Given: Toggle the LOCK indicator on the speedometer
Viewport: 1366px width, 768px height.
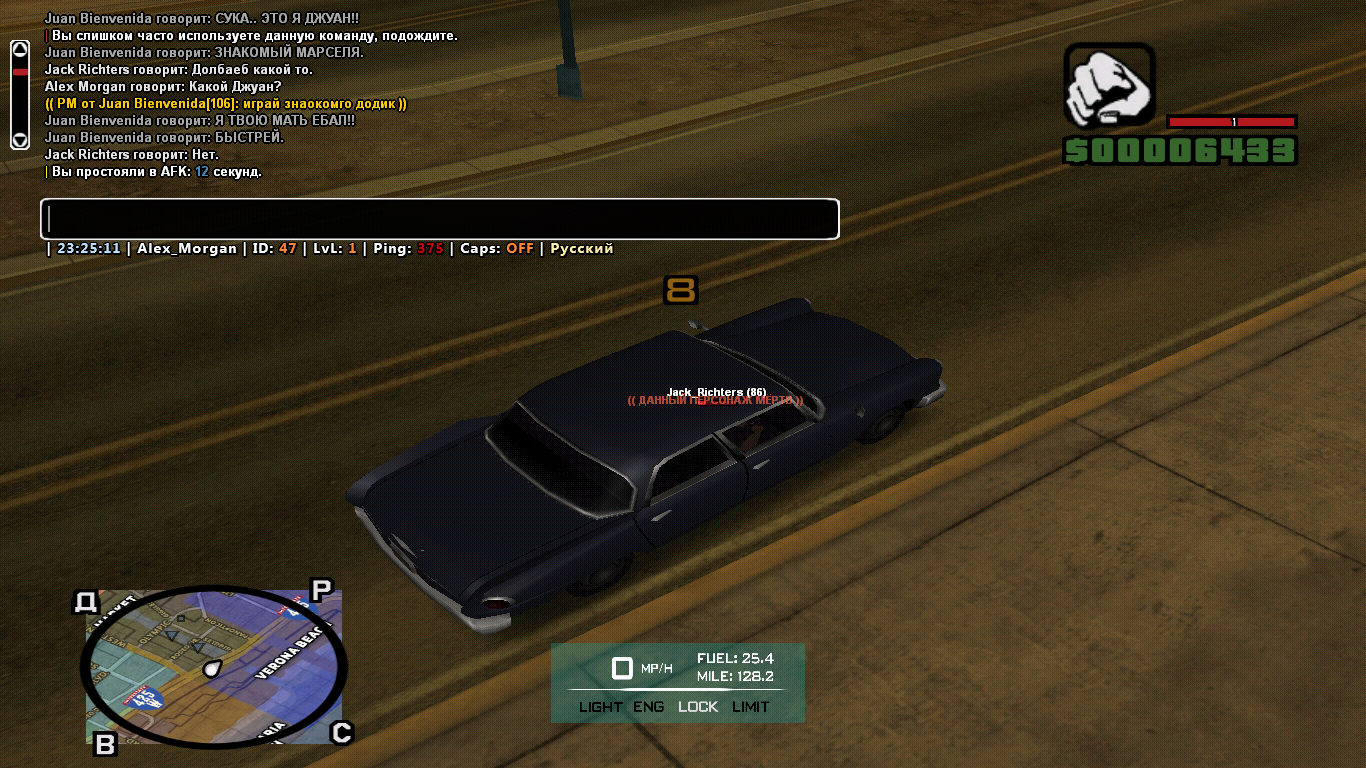Looking at the screenshot, I should (698, 707).
